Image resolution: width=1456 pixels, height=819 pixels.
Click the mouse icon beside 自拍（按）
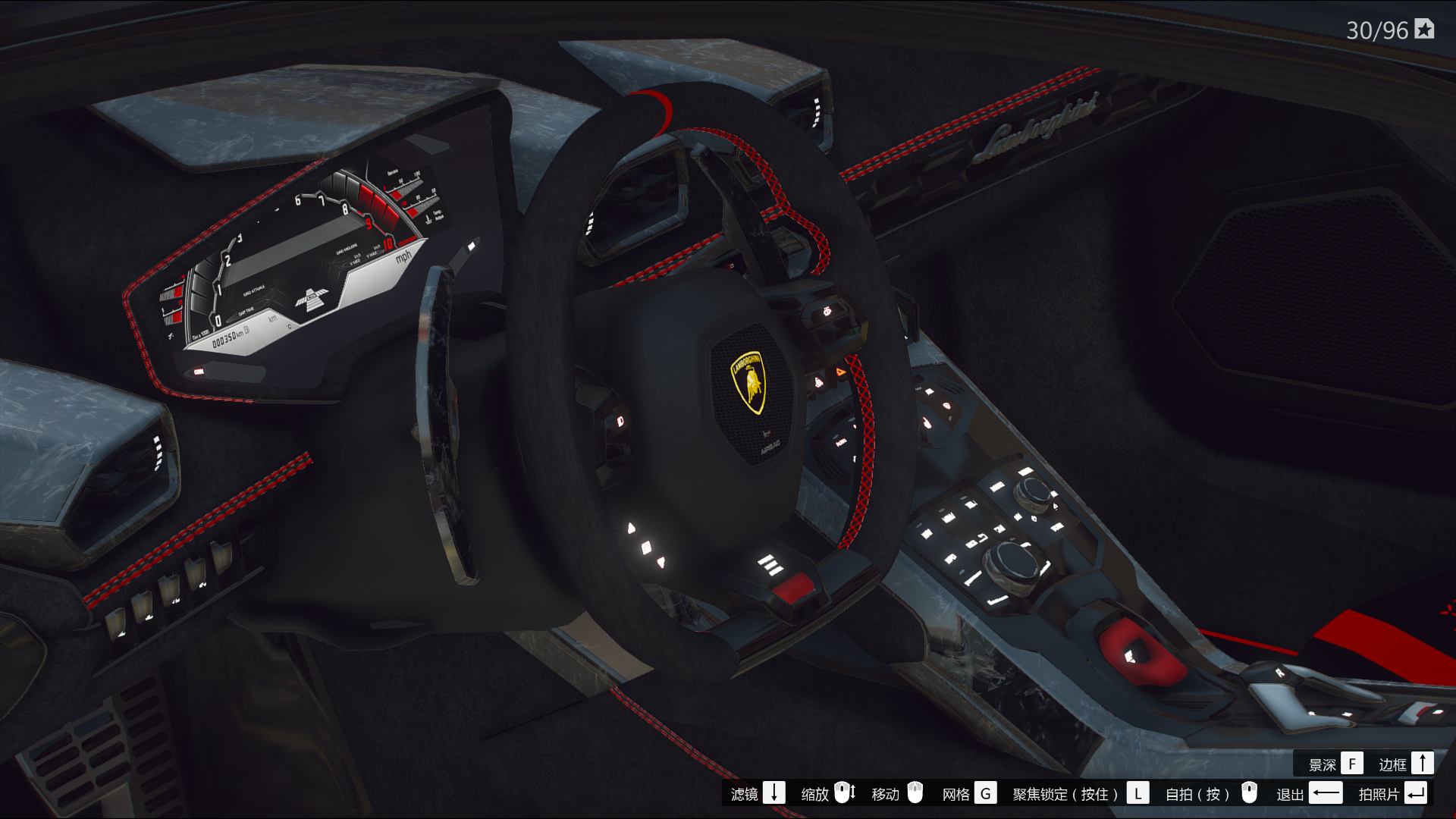(1250, 793)
